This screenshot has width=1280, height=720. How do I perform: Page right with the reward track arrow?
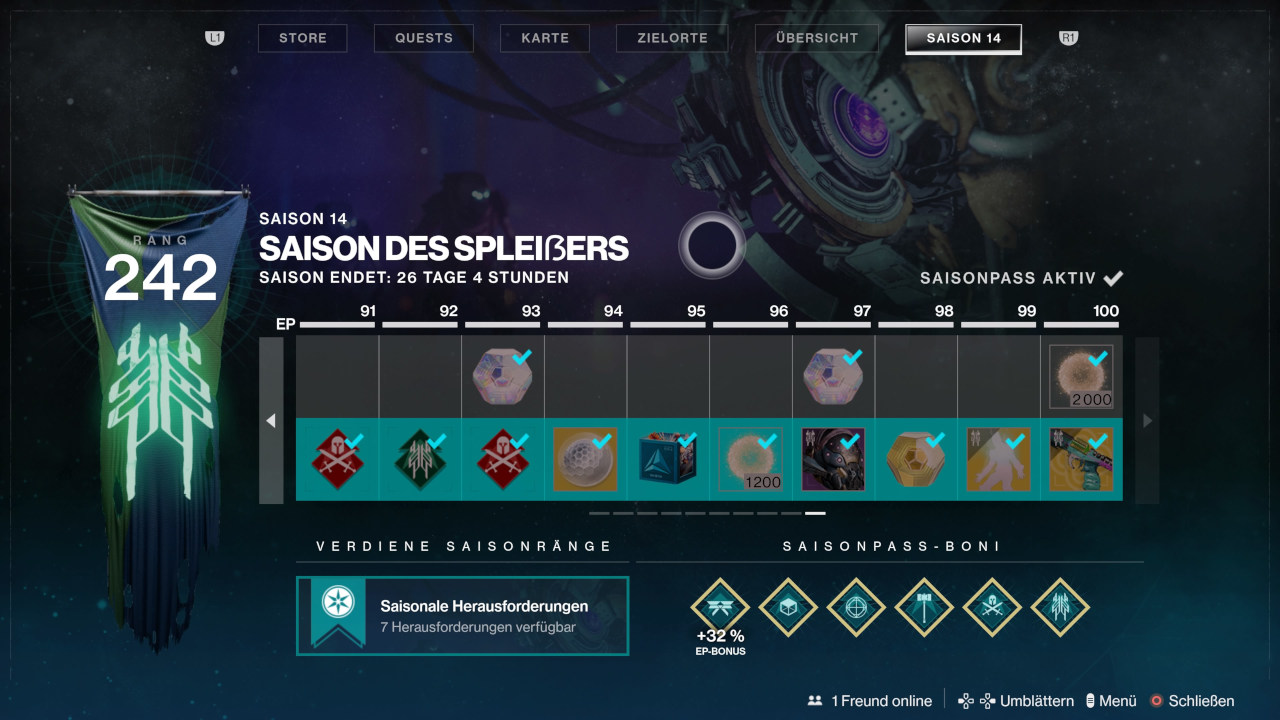coord(1147,421)
